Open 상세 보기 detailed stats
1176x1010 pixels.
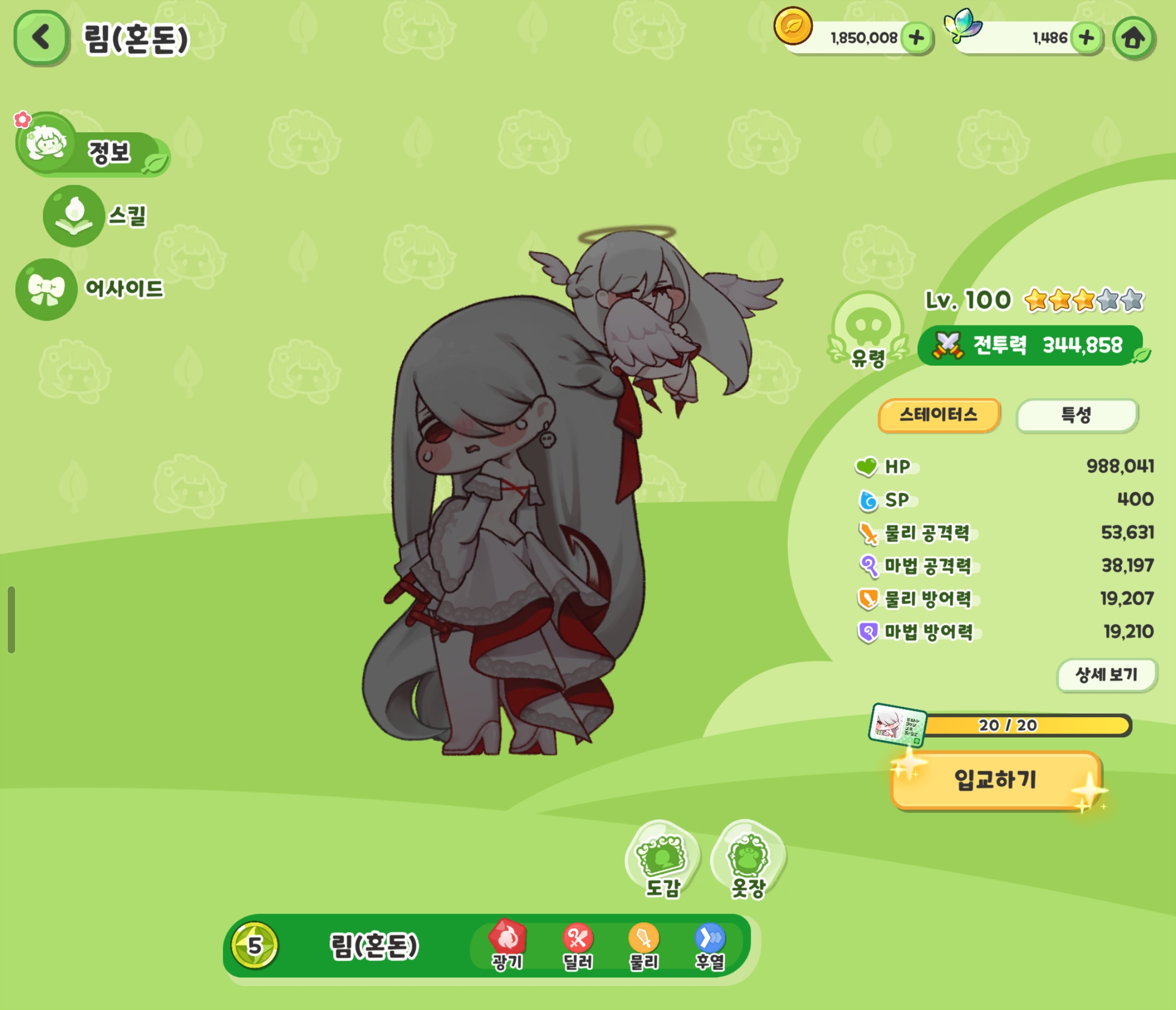tap(1106, 675)
